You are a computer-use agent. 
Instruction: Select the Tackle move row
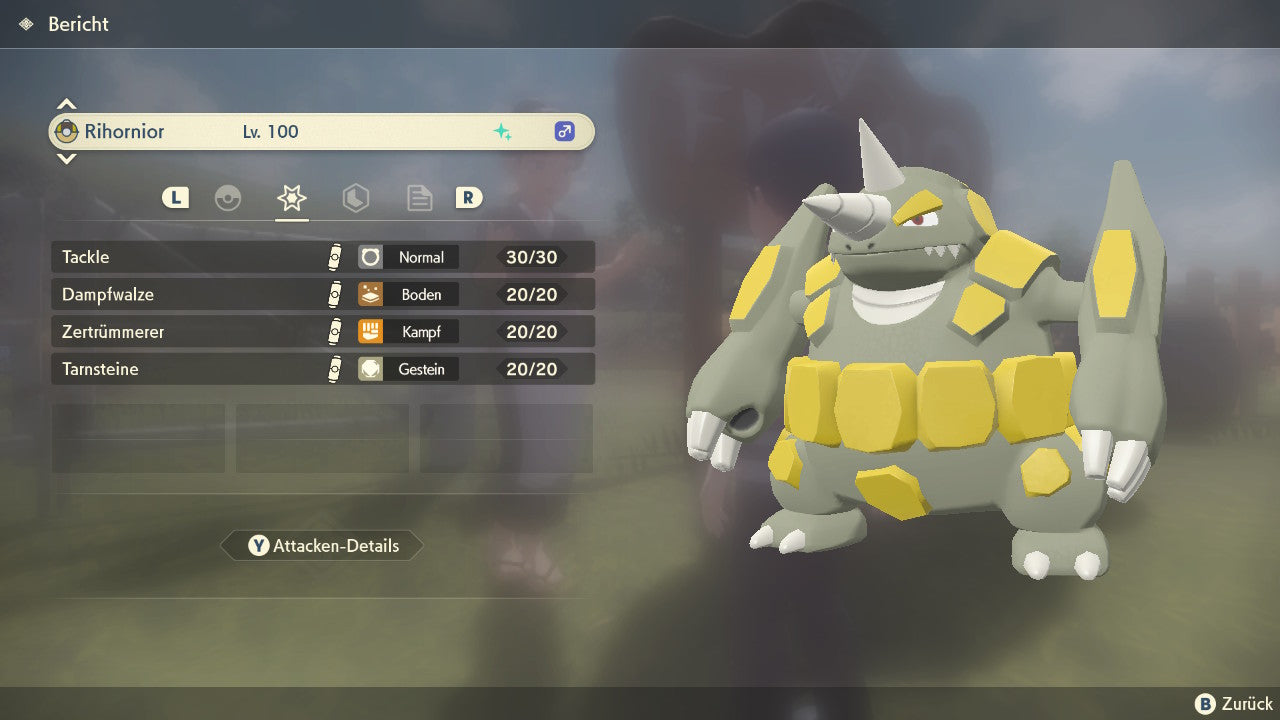pyautogui.click(x=322, y=257)
